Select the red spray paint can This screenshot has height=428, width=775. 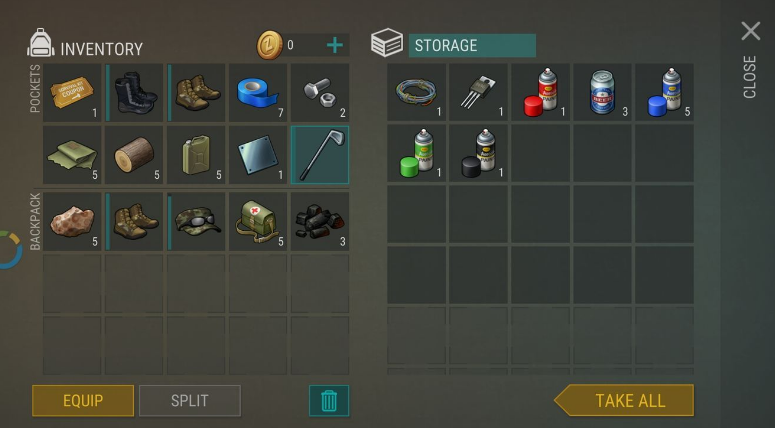541,93
